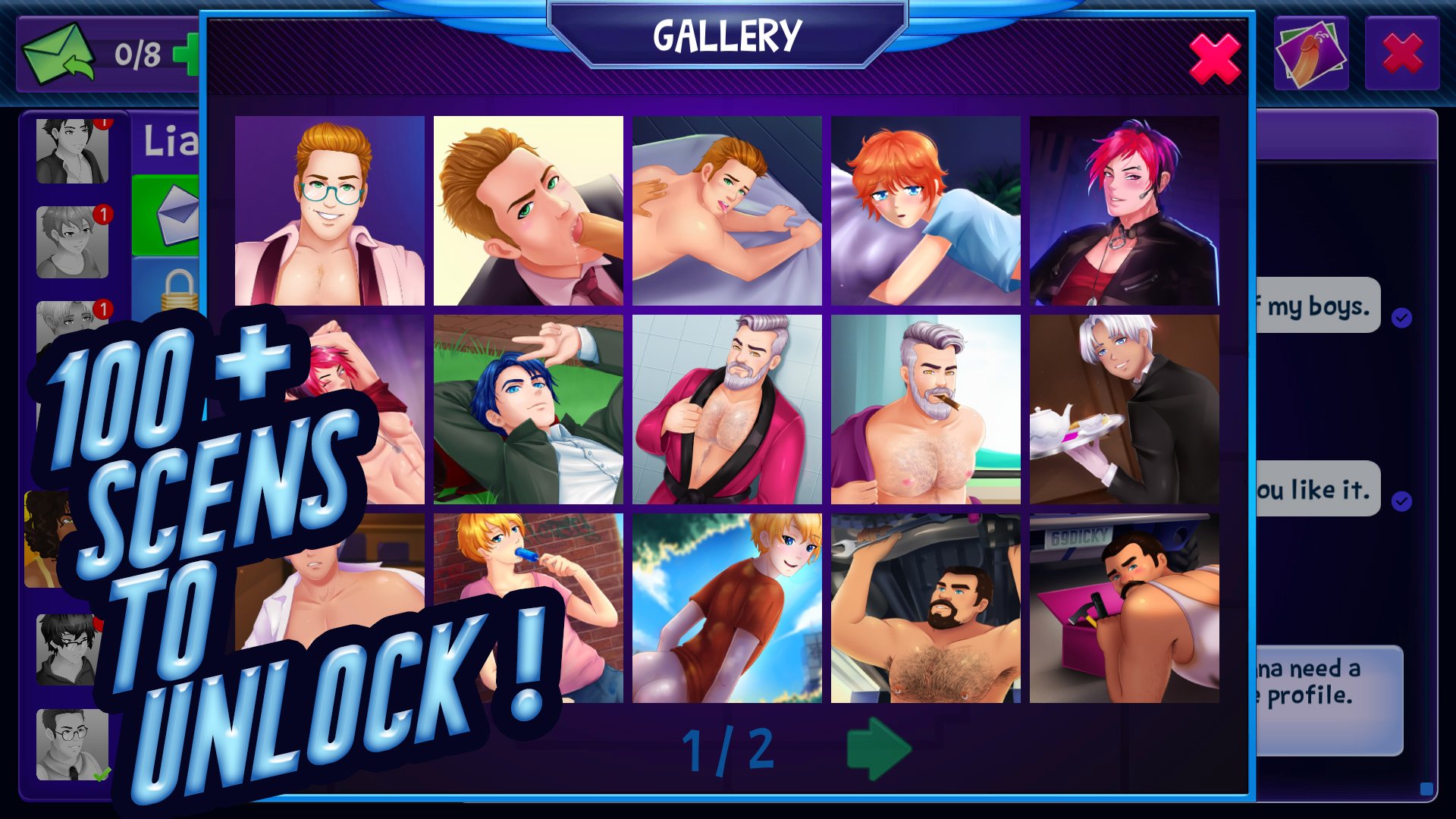The width and height of the screenshot is (1456, 819).
Task: Open the green-glasses man thumbnail
Action: pyautogui.click(x=330, y=211)
